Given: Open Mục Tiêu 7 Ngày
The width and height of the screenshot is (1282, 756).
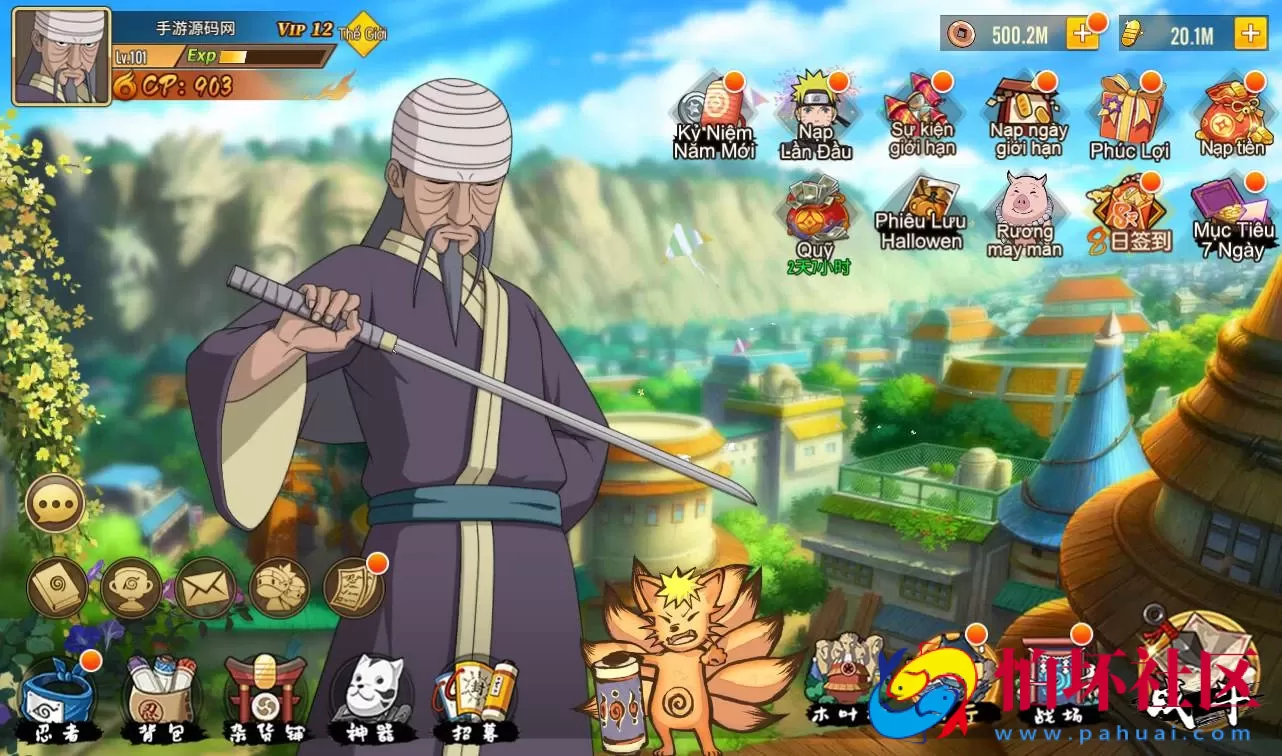Looking at the screenshot, I should 1233,217.
